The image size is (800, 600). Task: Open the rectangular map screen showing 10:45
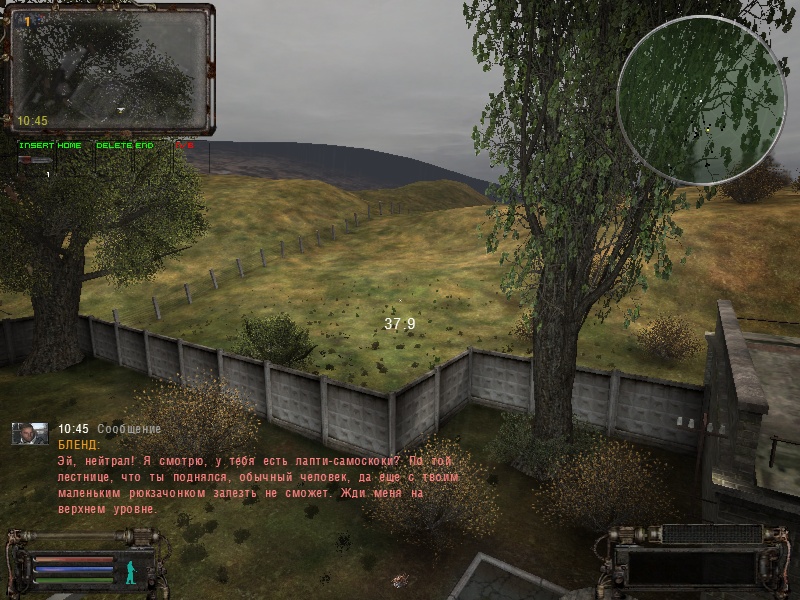110,70
